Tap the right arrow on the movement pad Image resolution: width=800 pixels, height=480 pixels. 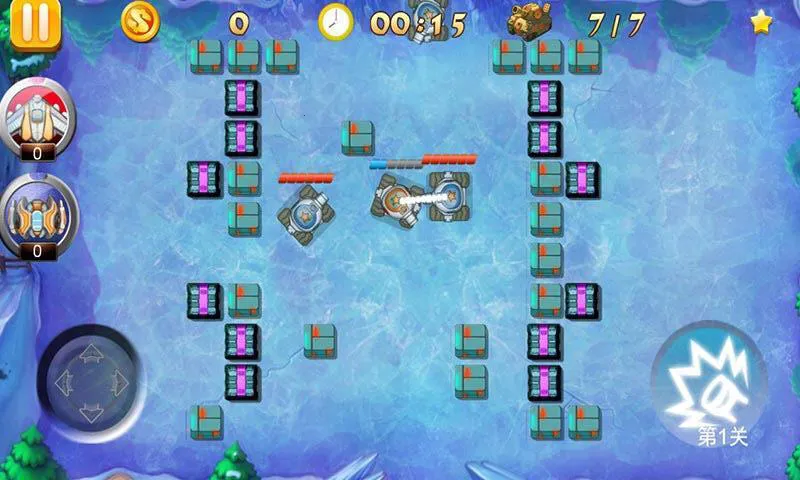[119, 381]
